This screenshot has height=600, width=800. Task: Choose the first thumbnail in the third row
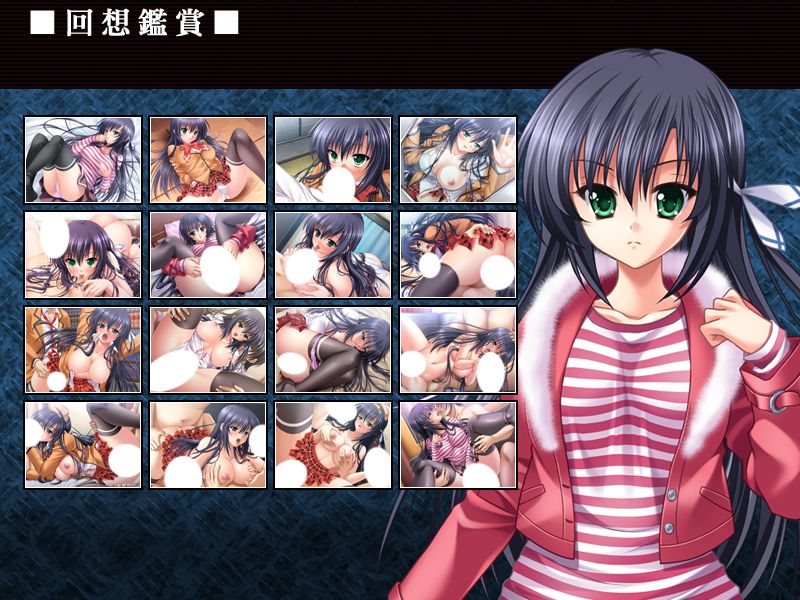click(x=83, y=350)
